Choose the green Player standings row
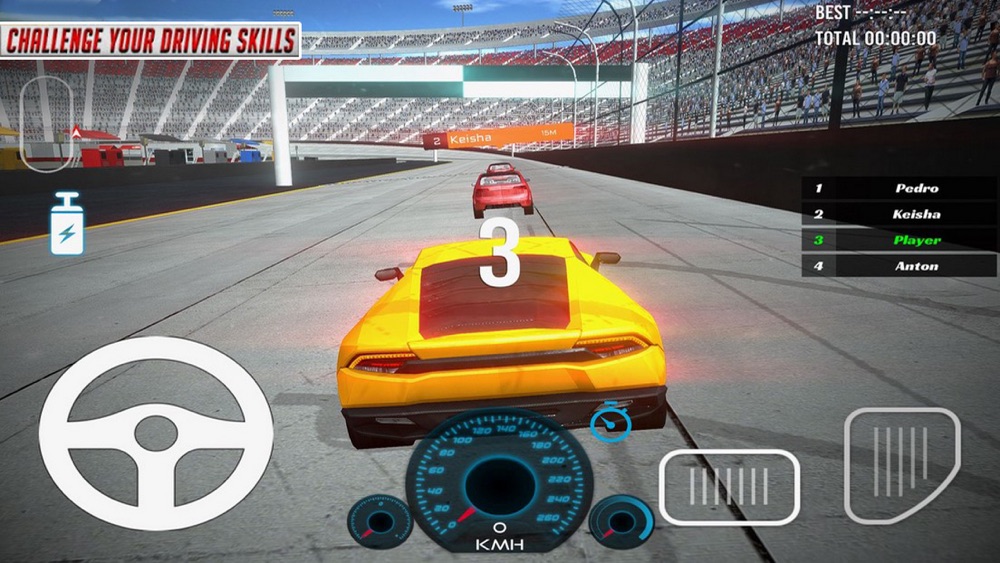 pyautogui.click(x=898, y=240)
